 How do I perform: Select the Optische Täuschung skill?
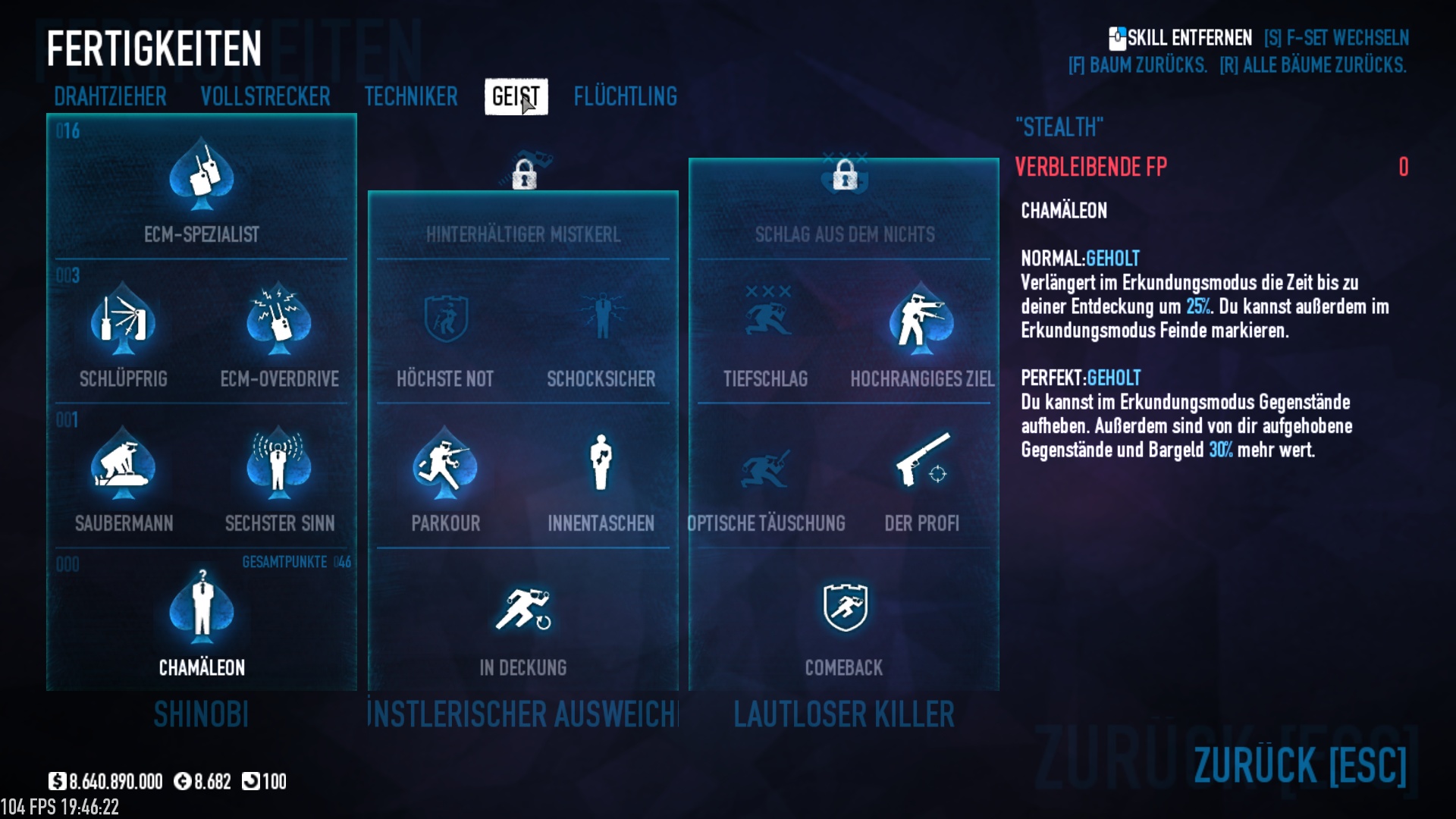click(766, 464)
